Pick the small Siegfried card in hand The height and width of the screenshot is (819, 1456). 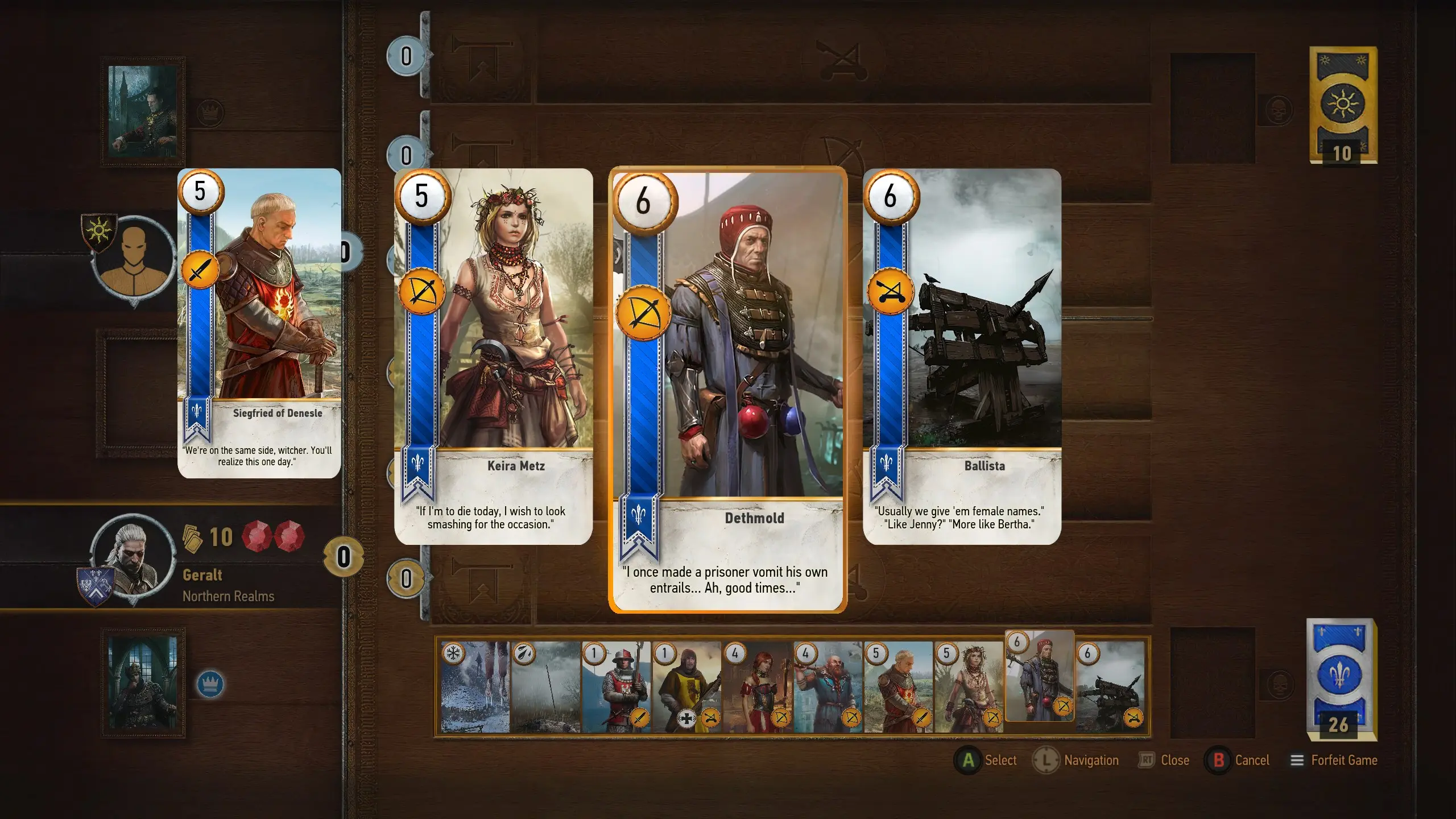pos(899,687)
